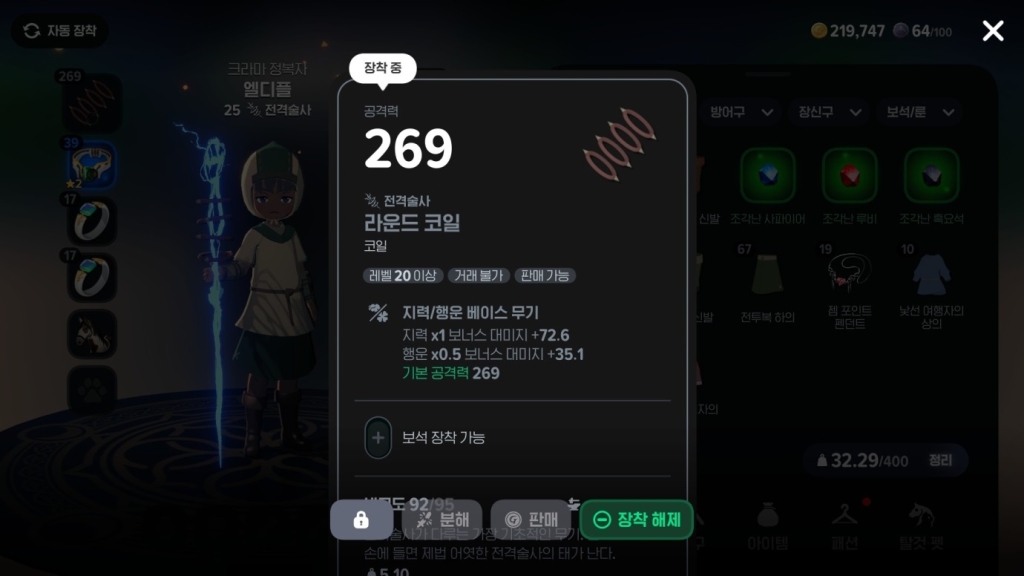Screen dimensions: 1024x576
Task: Select the equipped green-gem bracelet slot
Action: (x=92, y=164)
